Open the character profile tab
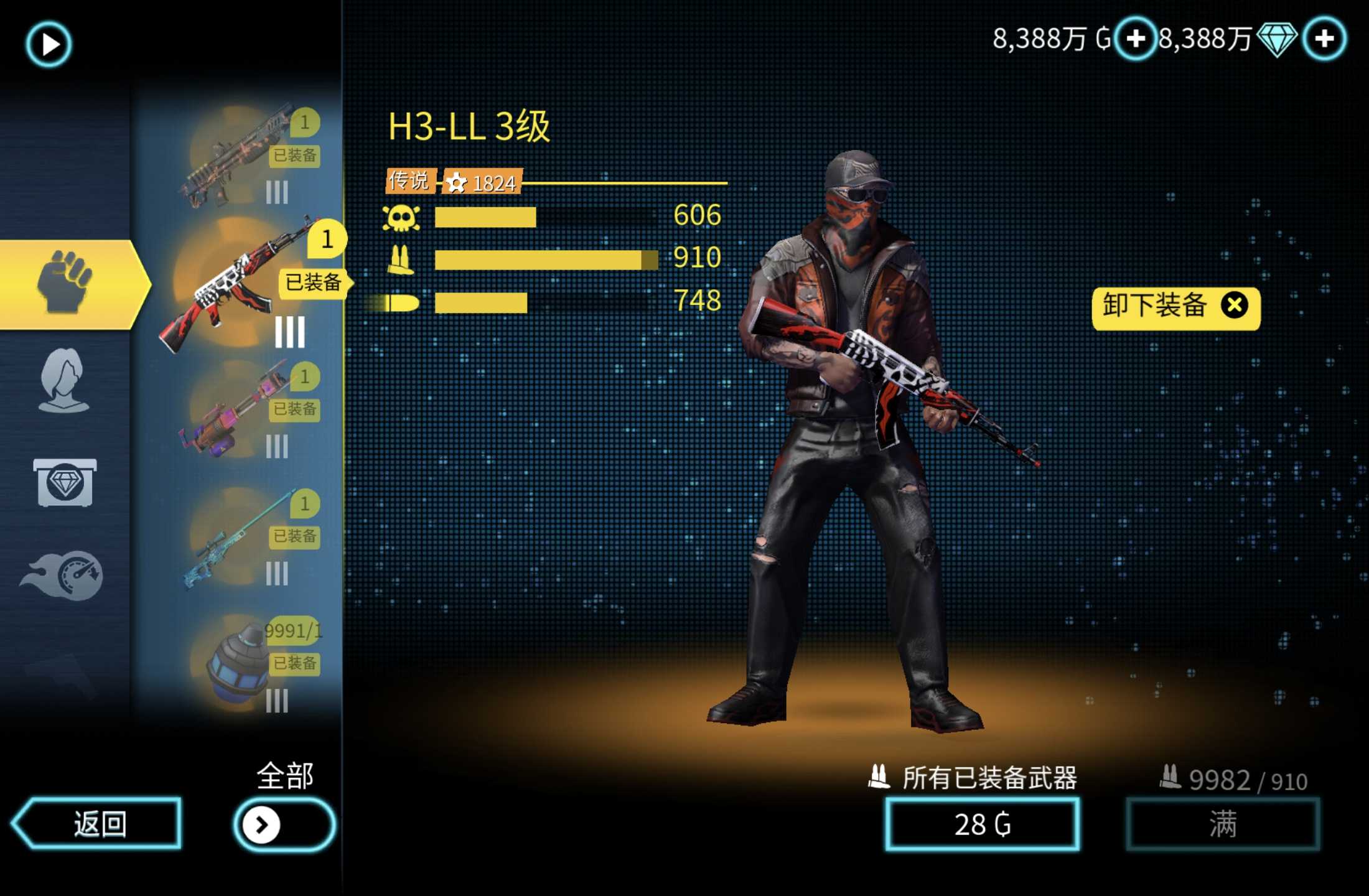The height and width of the screenshot is (896, 1369). [x=63, y=380]
